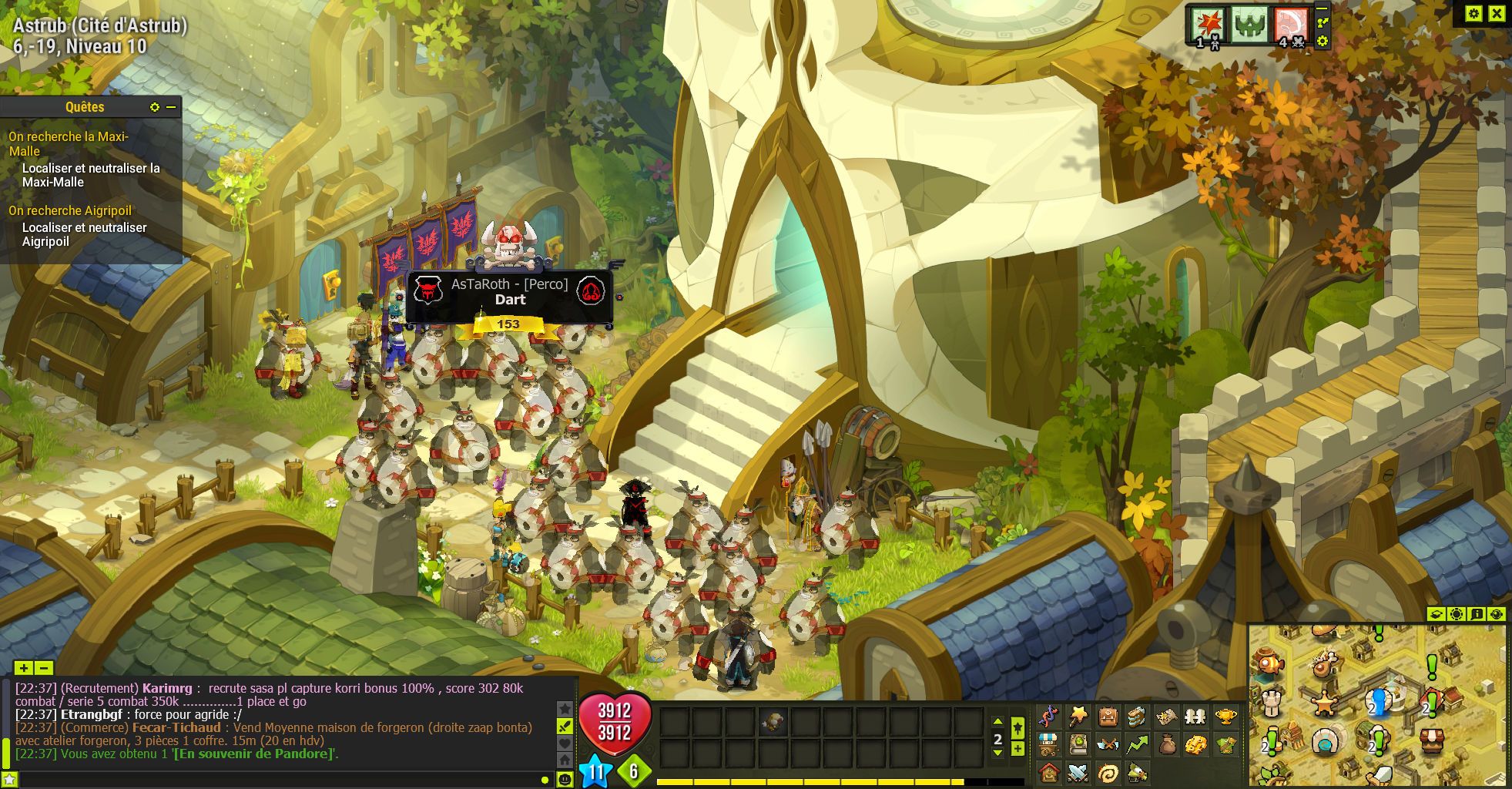Minimize the Quêtes tracker panel
This screenshot has width=1512, height=789.
[x=171, y=107]
